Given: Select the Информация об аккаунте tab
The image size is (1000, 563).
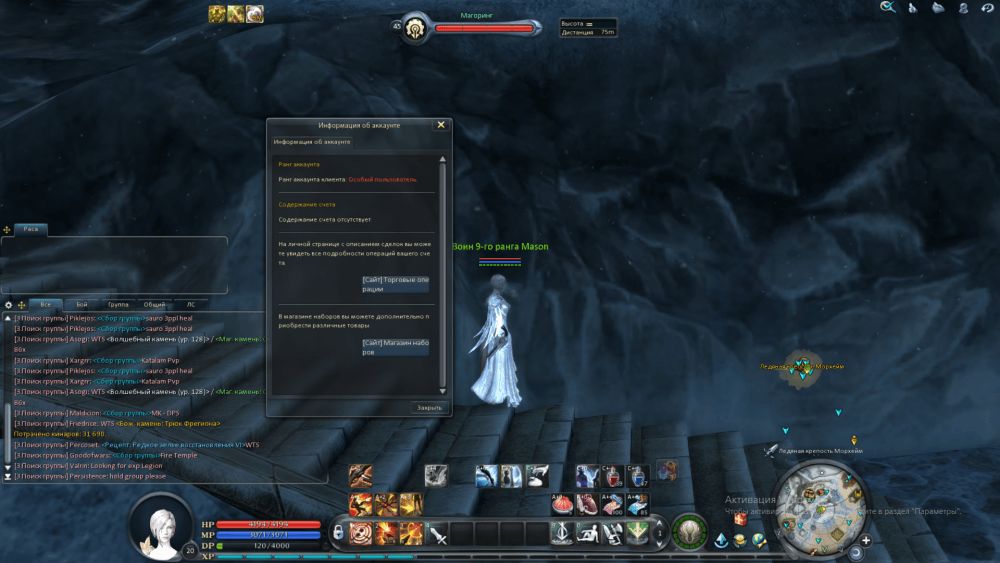Looking at the screenshot, I should click(x=309, y=142).
